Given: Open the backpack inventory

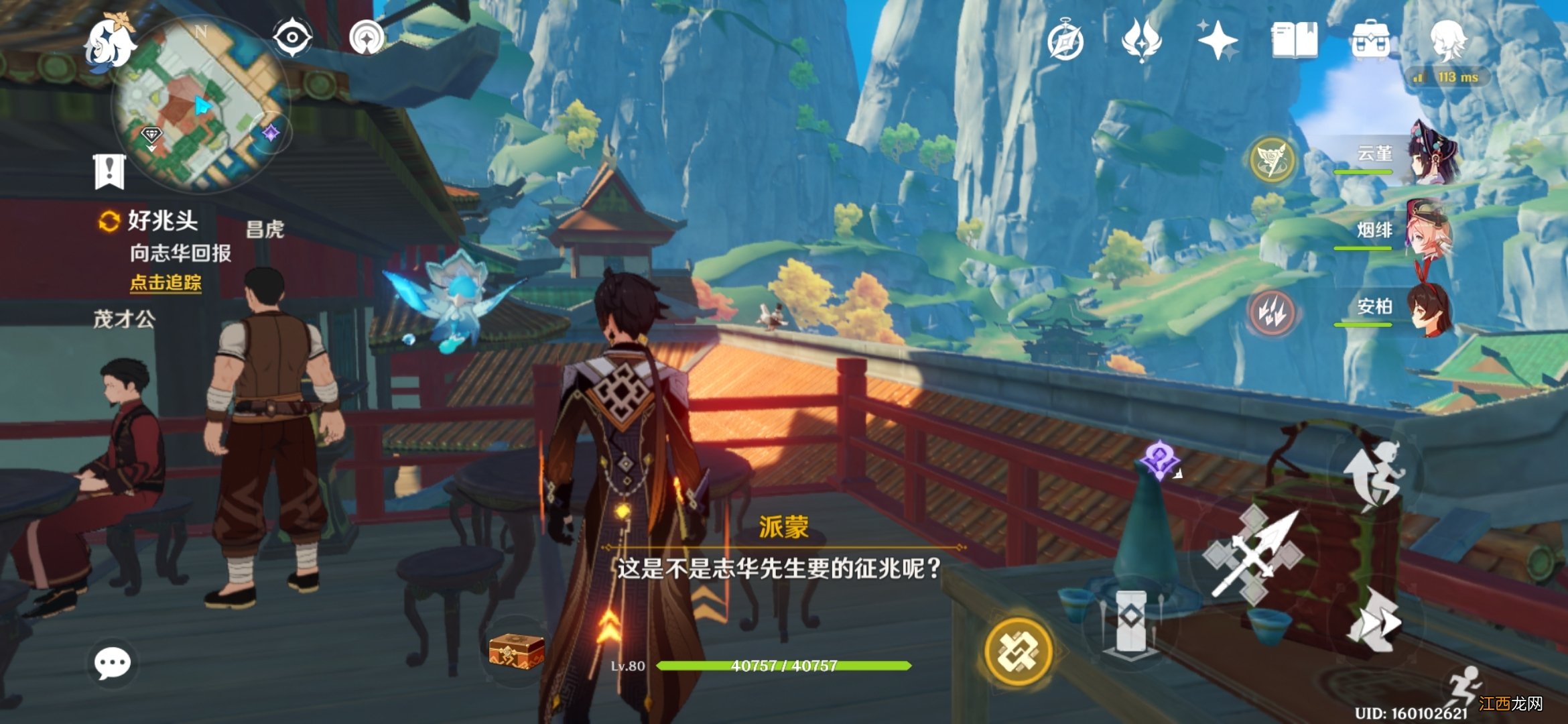Looking at the screenshot, I should pos(1370,40).
